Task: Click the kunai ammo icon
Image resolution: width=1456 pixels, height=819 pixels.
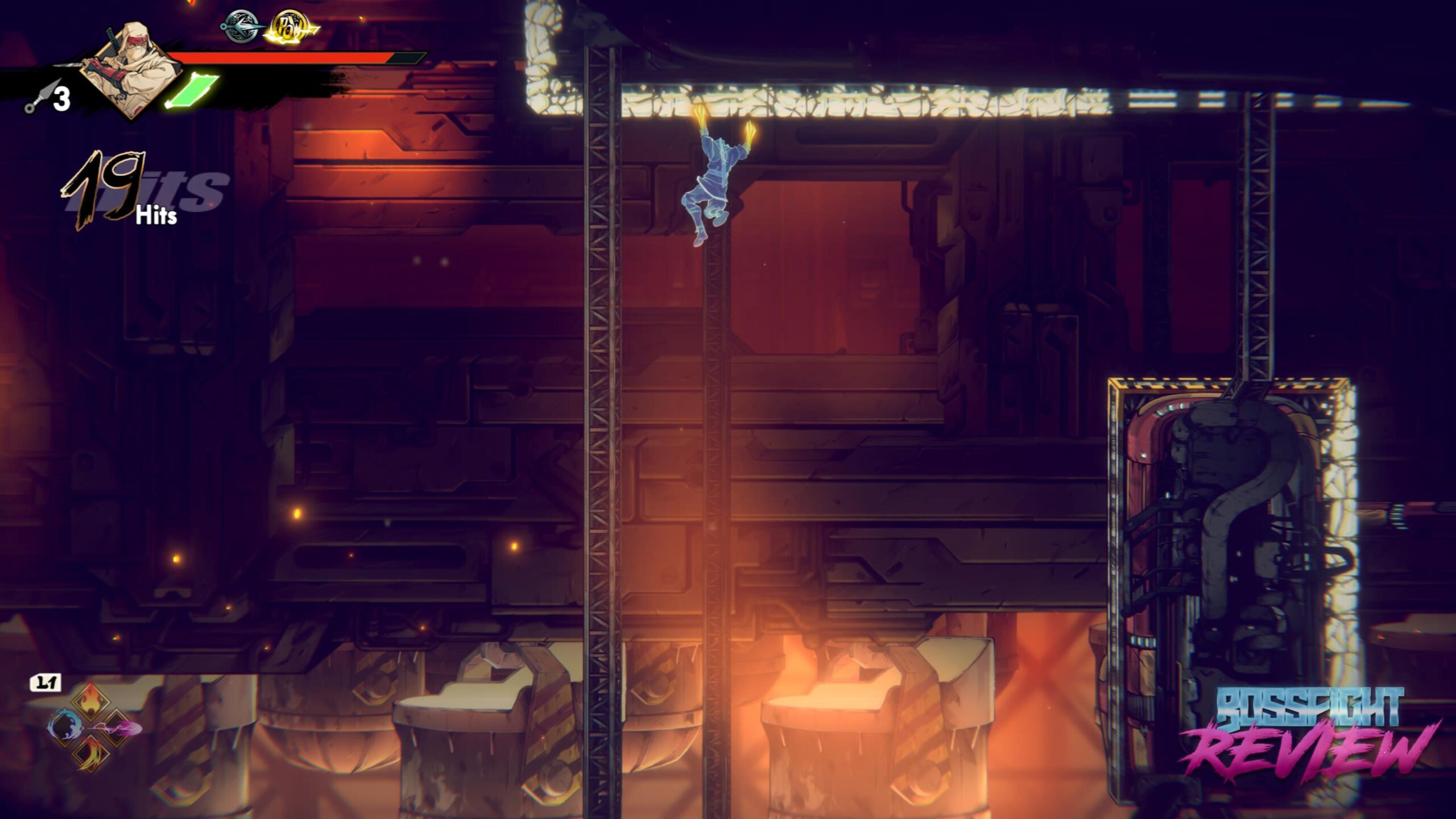Action: [41, 97]
